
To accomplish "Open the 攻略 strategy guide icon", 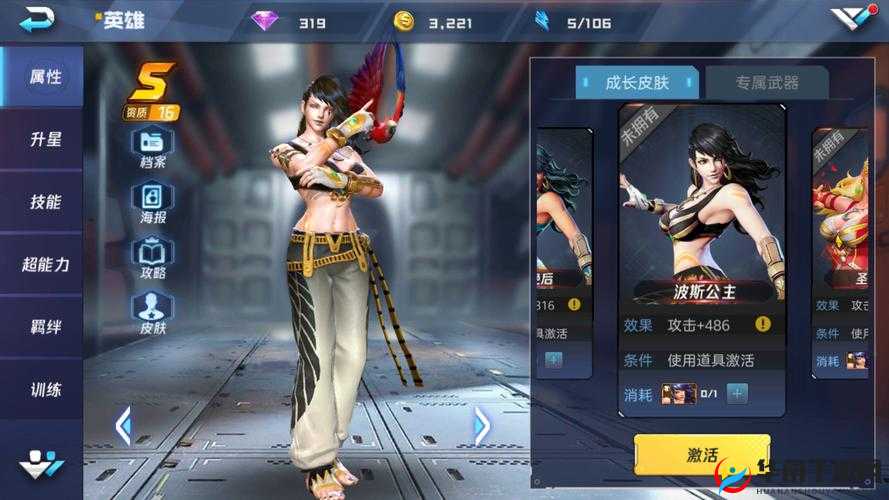I will coord(153,256).
